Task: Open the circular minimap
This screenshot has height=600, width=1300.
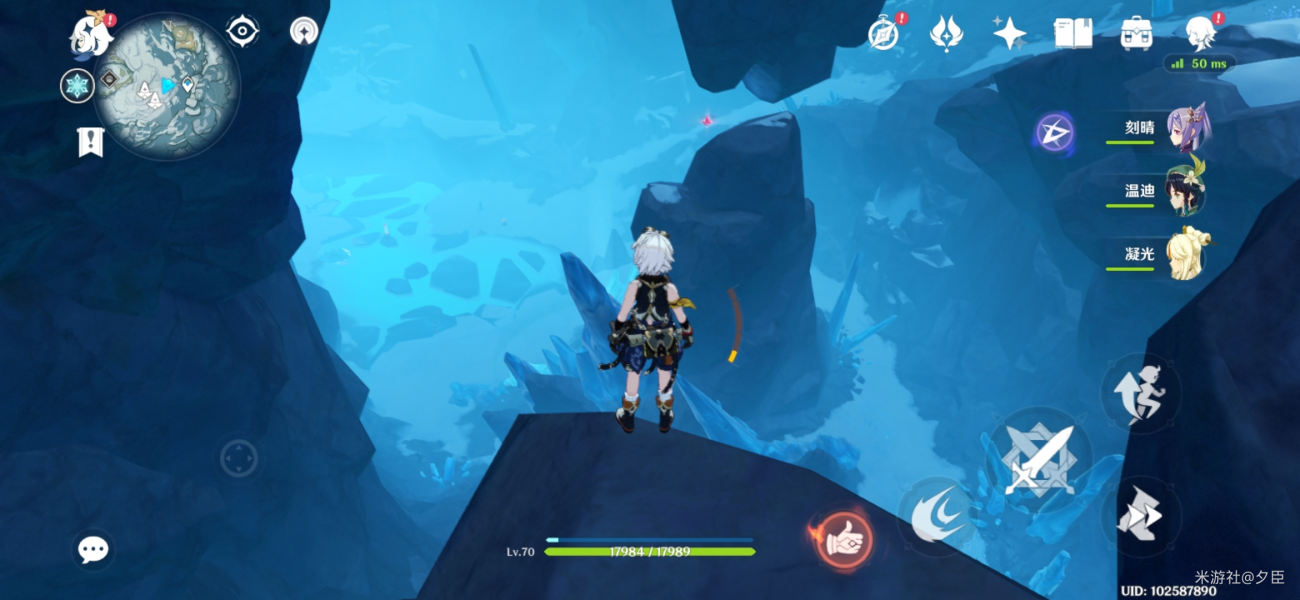Action: click(x=168, y=86)
